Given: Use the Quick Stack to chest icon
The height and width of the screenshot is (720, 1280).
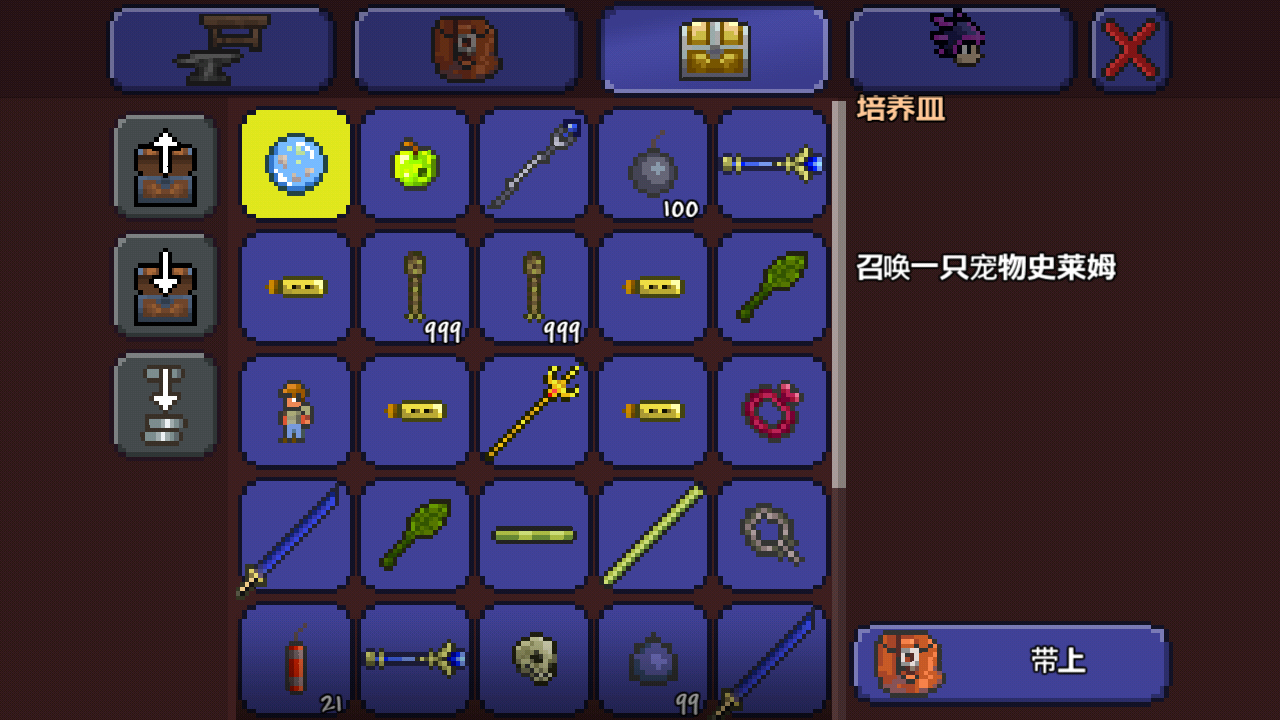Looking at the screenshot, I should coord(165,405).
